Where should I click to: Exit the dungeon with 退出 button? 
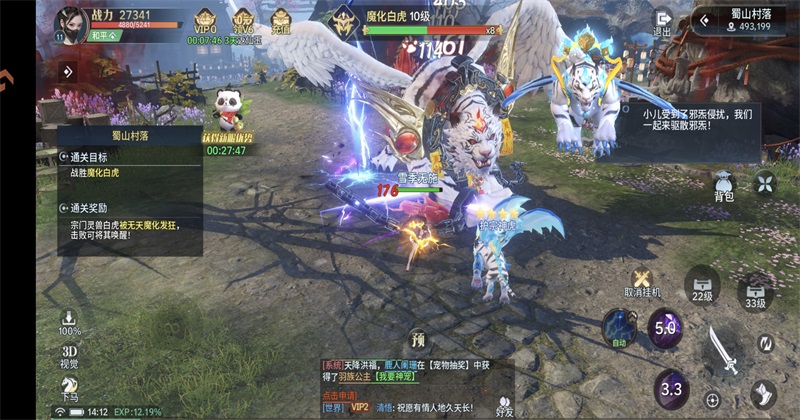coord(662,23)
